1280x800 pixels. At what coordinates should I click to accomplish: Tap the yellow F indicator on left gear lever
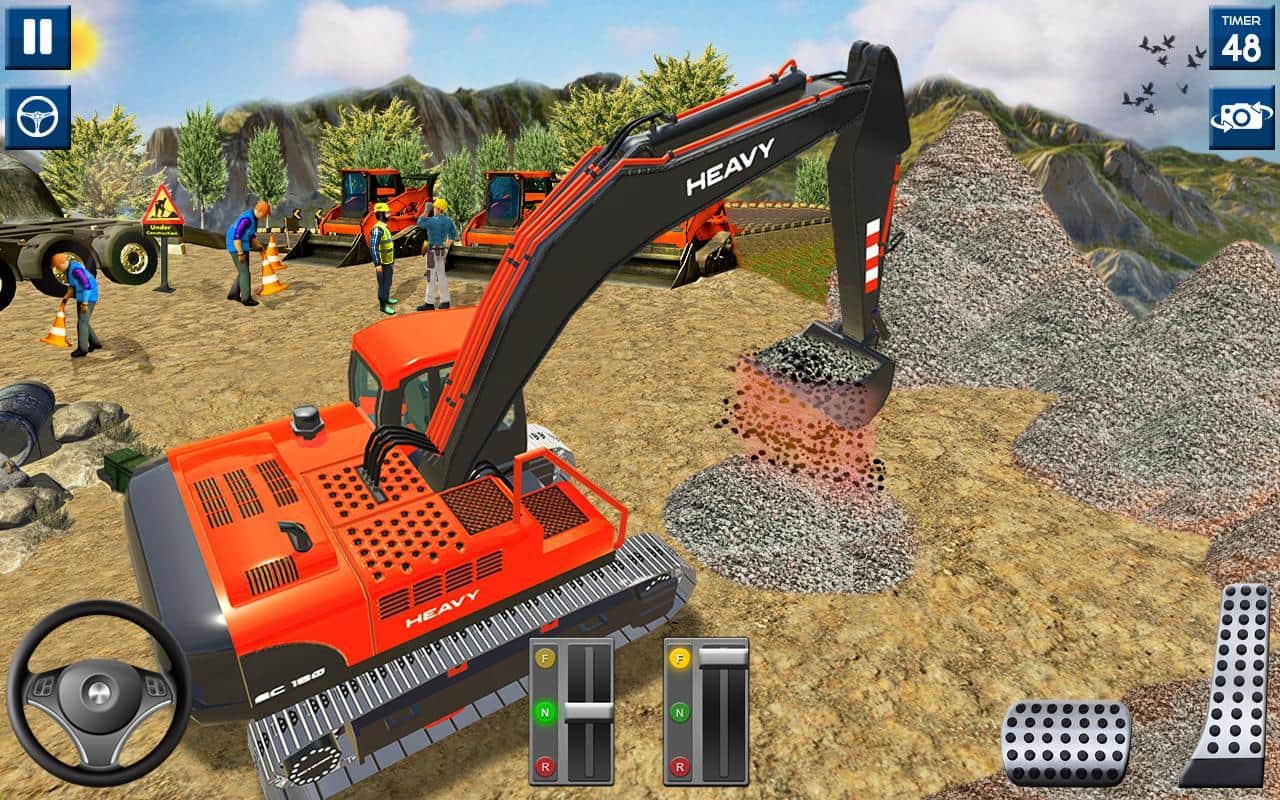pos(546,659)
